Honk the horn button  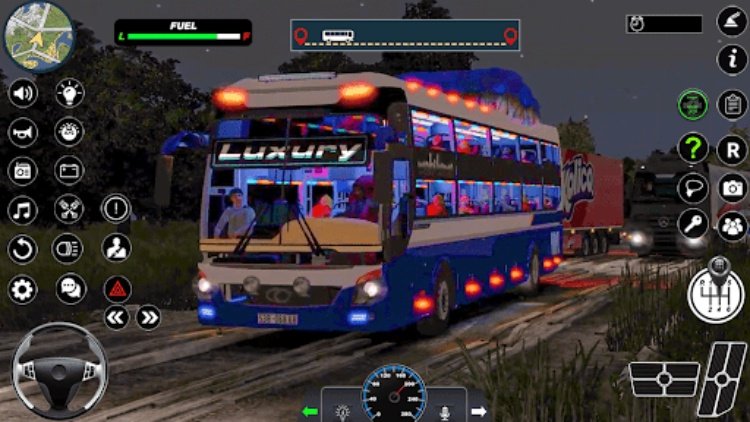pyautogui.click(x=22, y=132)
